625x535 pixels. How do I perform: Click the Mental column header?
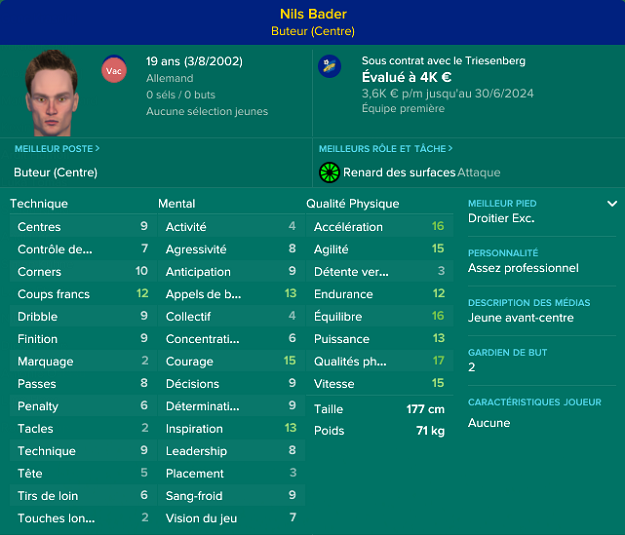pos(177,203)
